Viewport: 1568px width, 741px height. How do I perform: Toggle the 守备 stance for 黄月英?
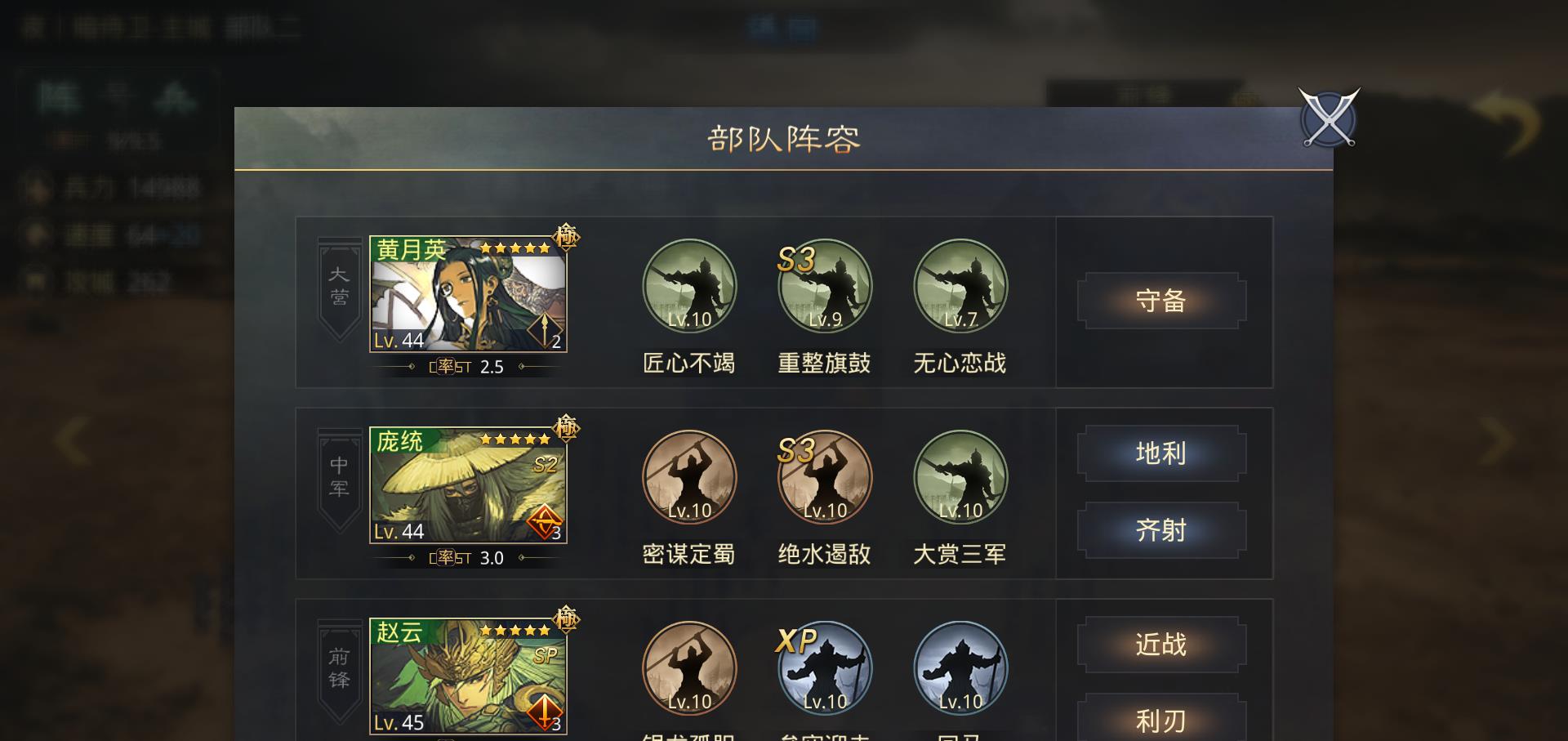(1163, 301)
